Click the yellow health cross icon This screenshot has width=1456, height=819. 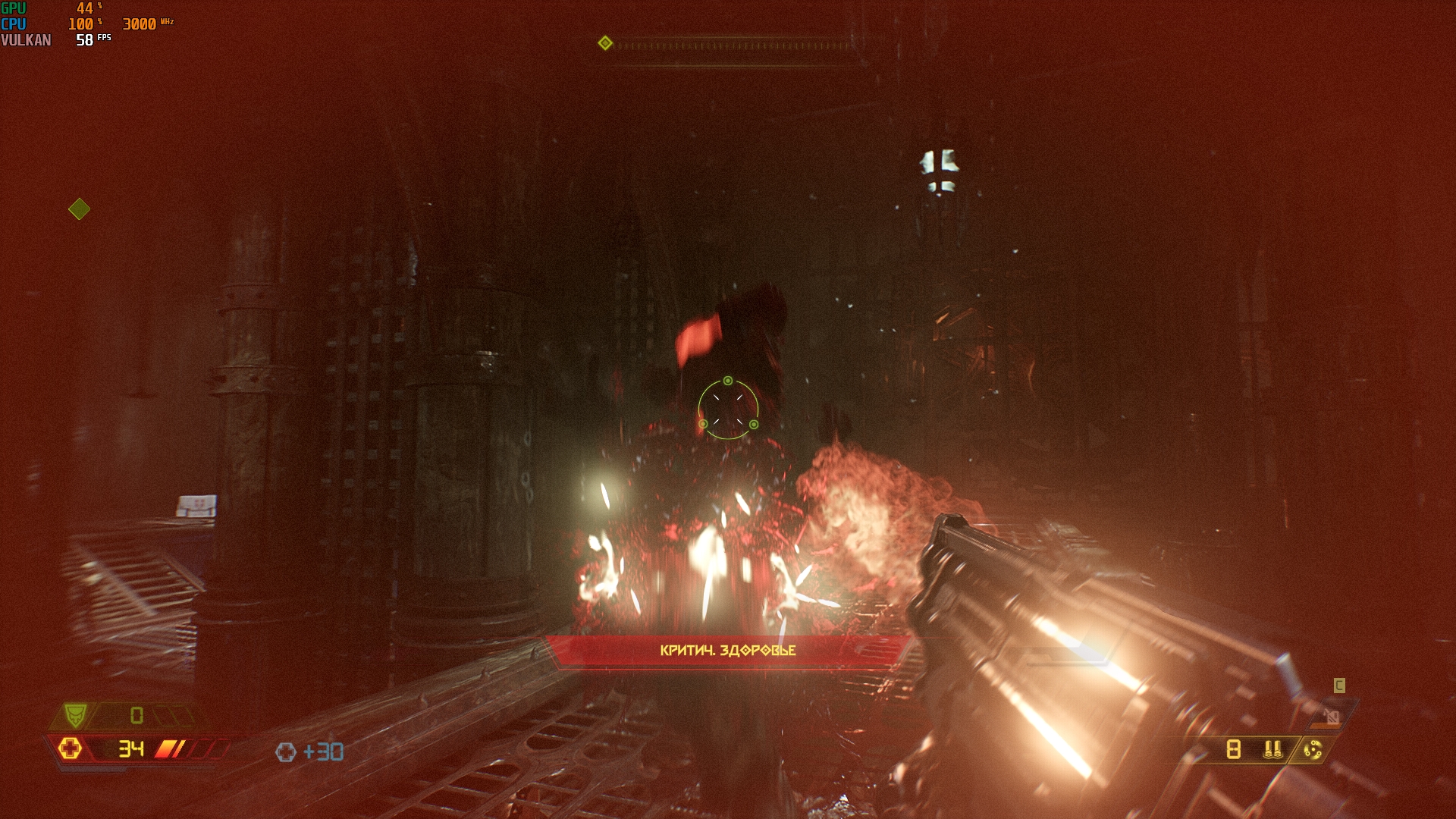[x=70, y=748]
